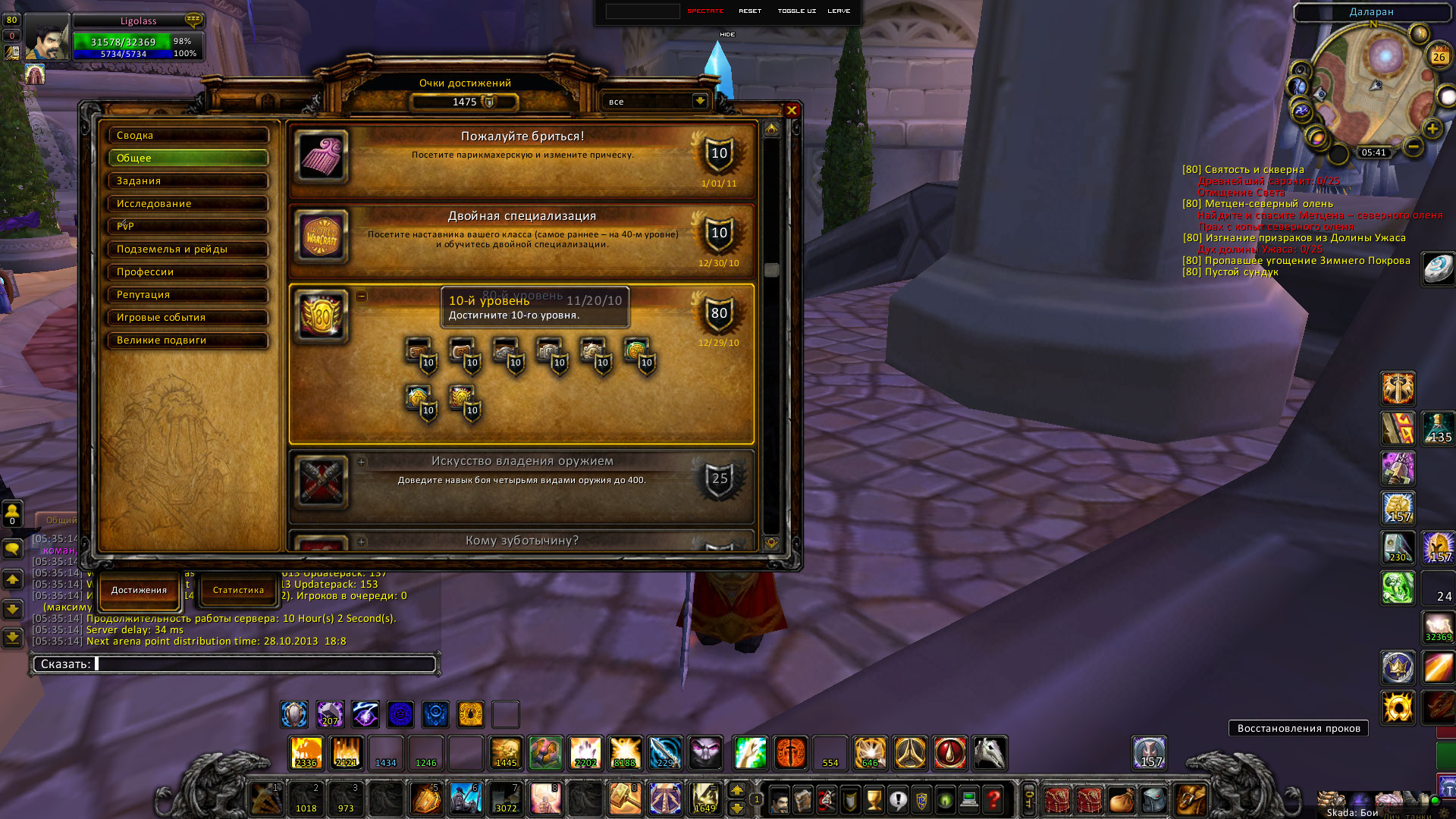Zoom in the minimap with plus button
Screen dimensions: 1456x819
coord(1432,129)
